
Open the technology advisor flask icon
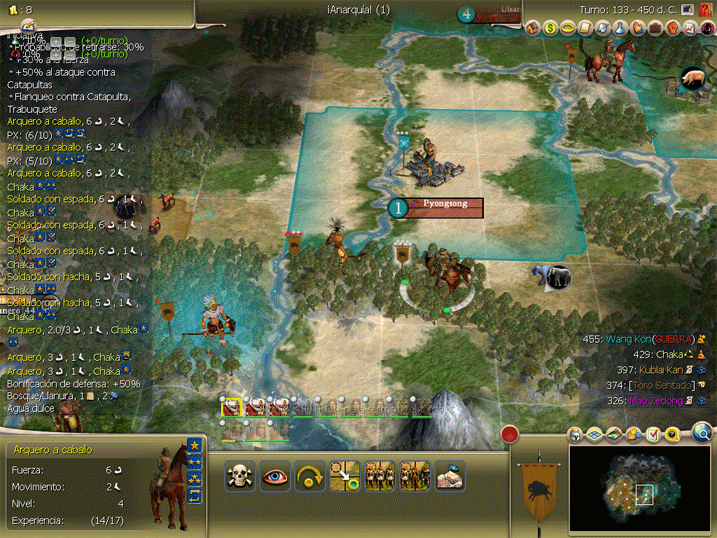(x=620, y=28)
